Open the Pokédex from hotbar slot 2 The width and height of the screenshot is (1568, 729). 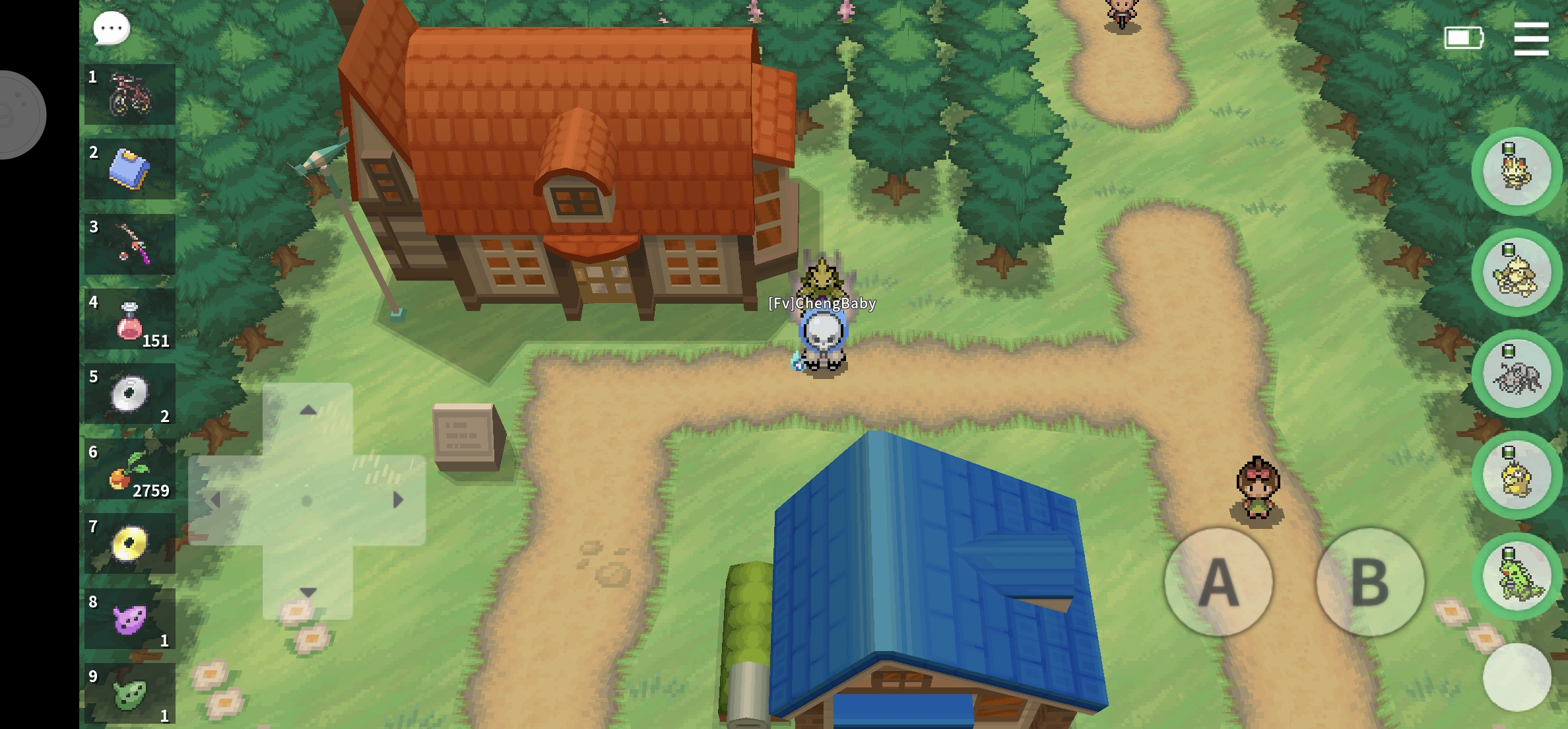(129, 170)
